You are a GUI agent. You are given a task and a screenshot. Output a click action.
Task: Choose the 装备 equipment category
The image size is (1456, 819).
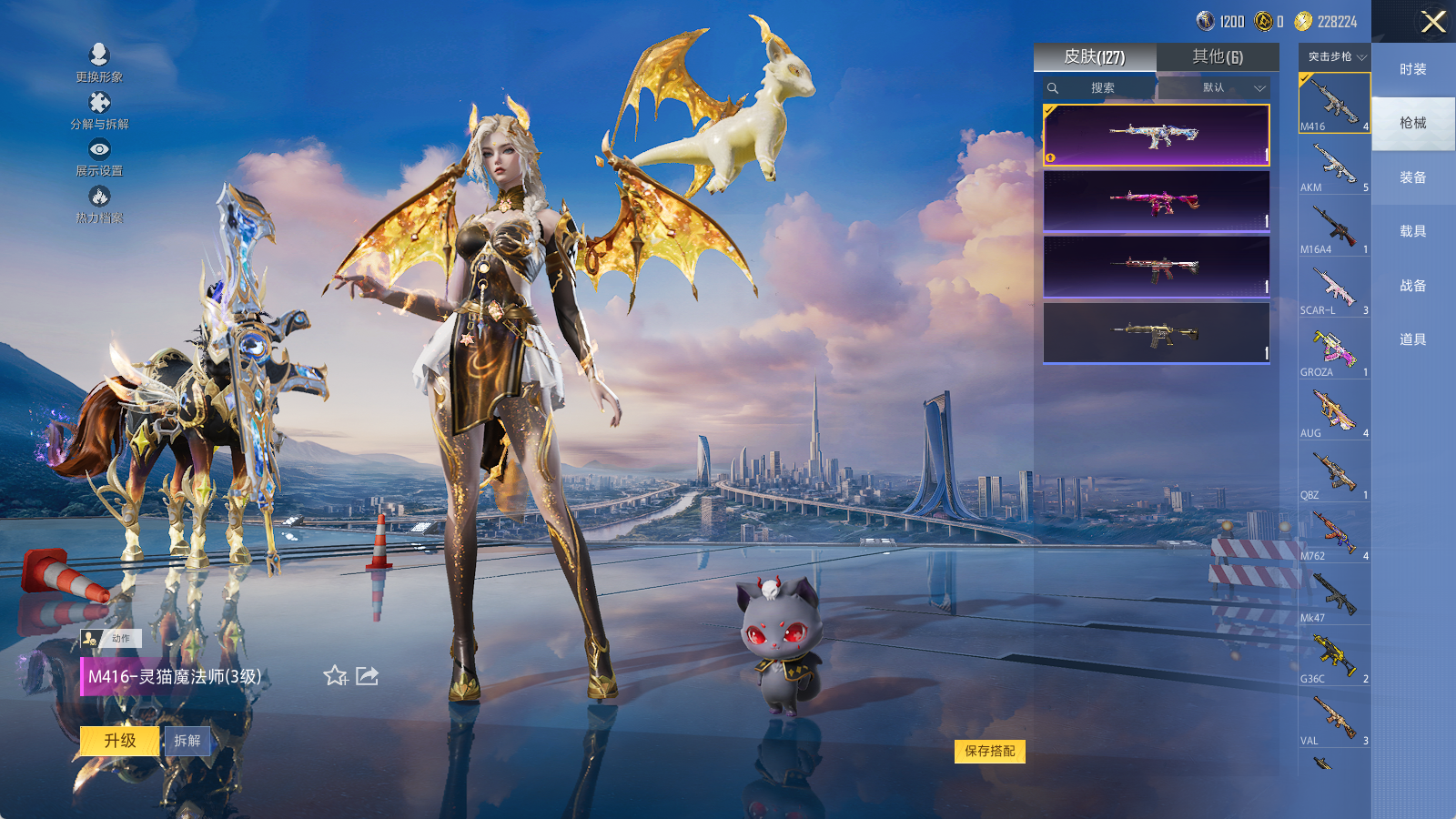point(1412,177)
